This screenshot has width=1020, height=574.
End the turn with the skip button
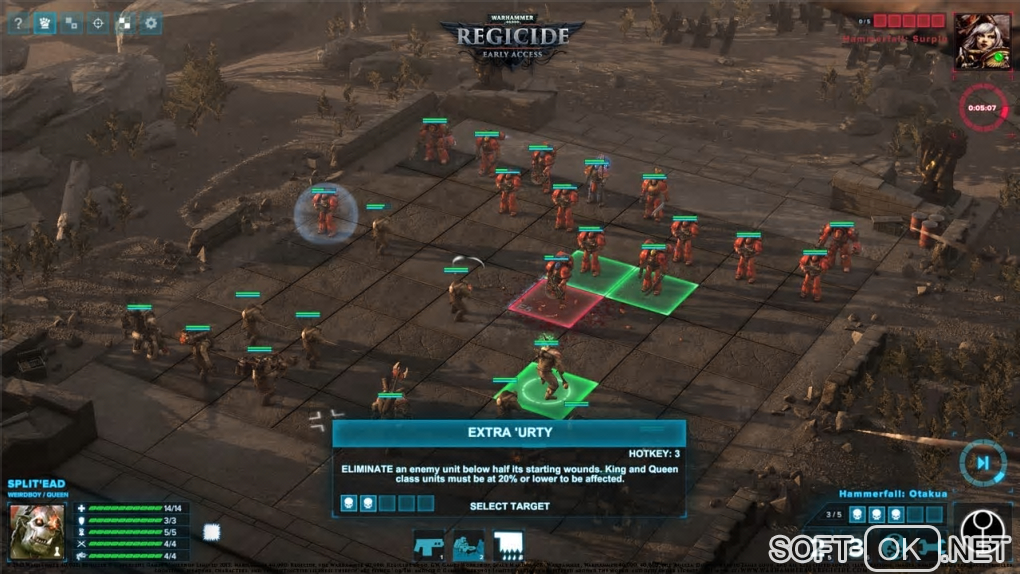coord(982,462)
